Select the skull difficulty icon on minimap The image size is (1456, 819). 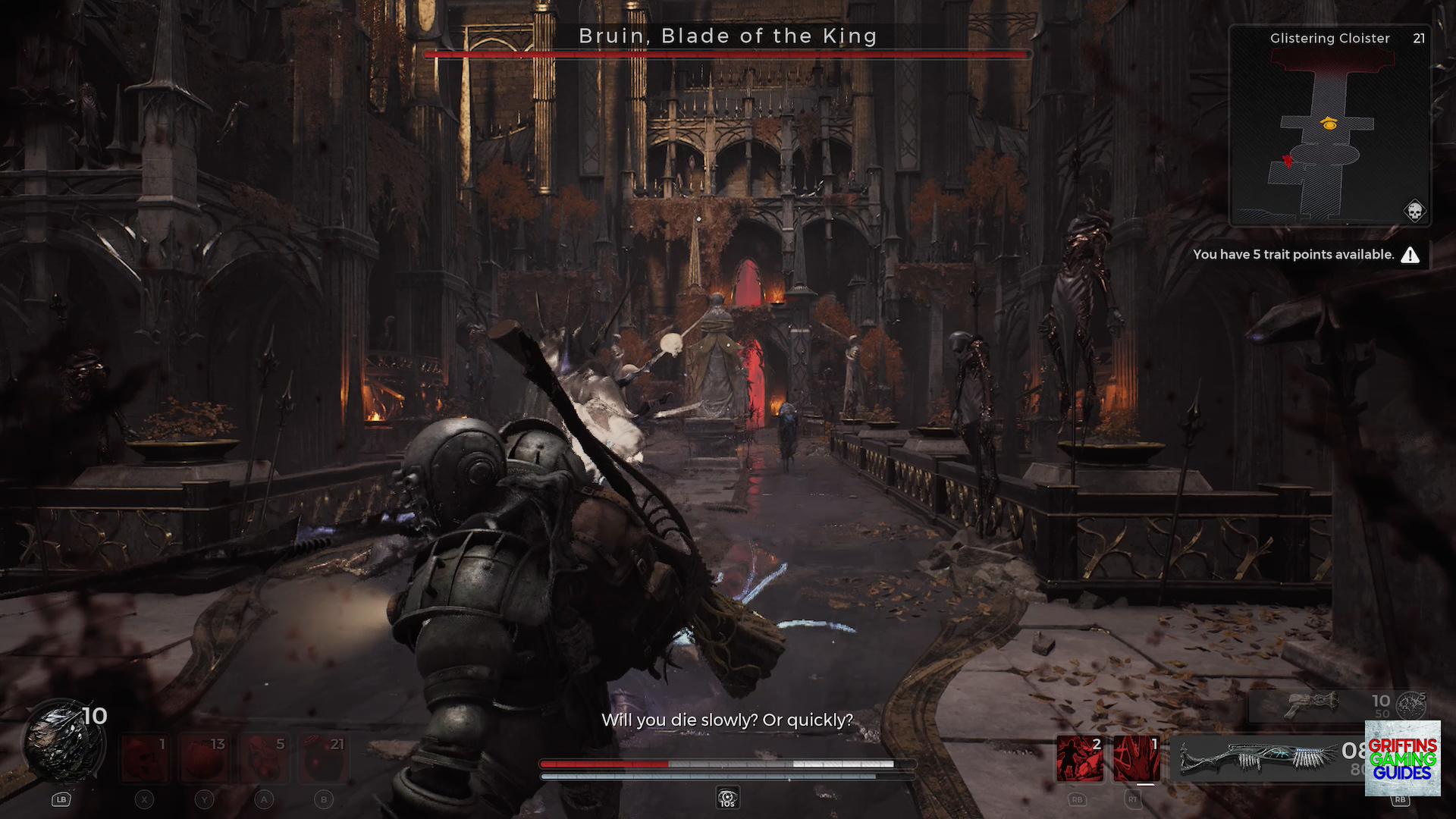pos(1414,211)
